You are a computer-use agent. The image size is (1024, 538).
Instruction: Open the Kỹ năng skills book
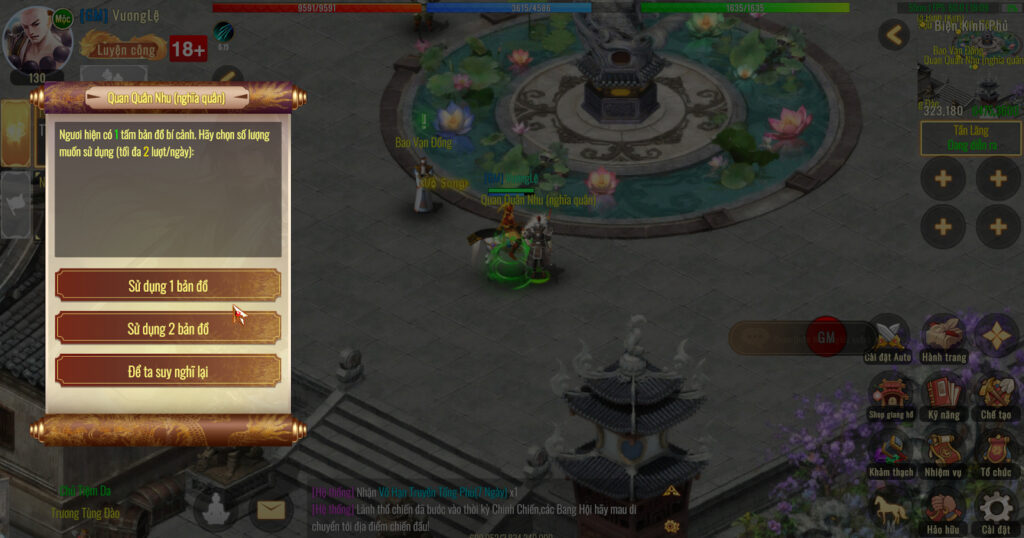coord(942,393)
